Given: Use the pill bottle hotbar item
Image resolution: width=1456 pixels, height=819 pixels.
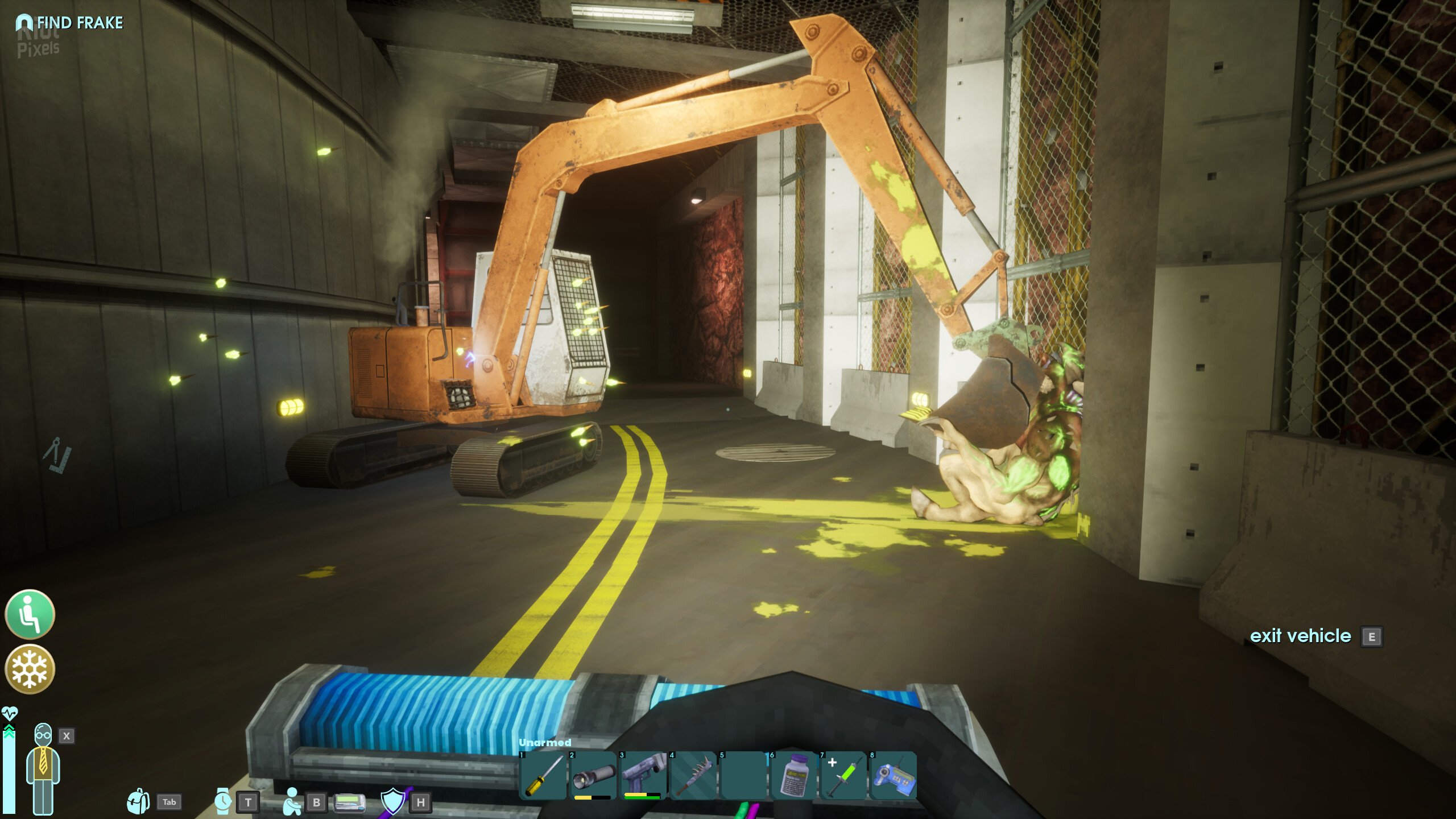Looking at the screenshot, I should point(793,776).
